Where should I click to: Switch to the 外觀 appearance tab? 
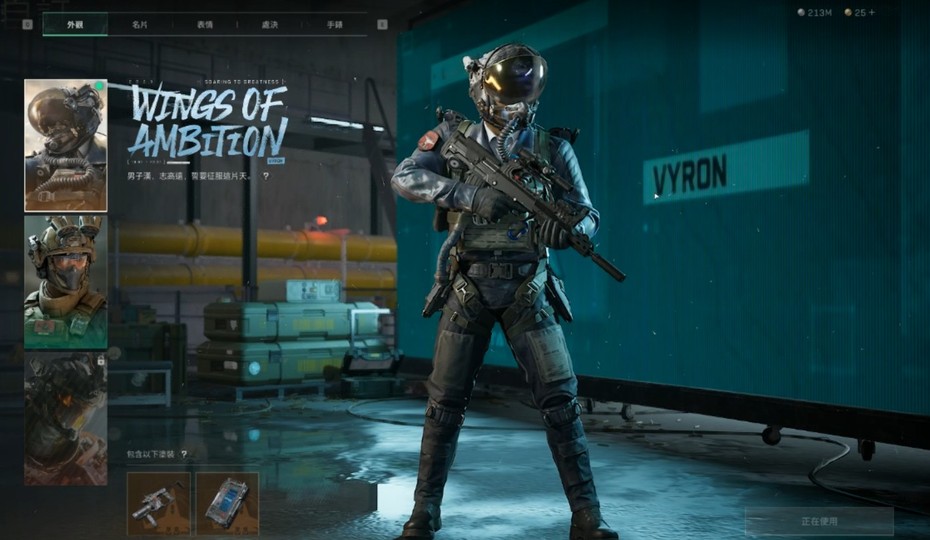click(x=75, y=23)
